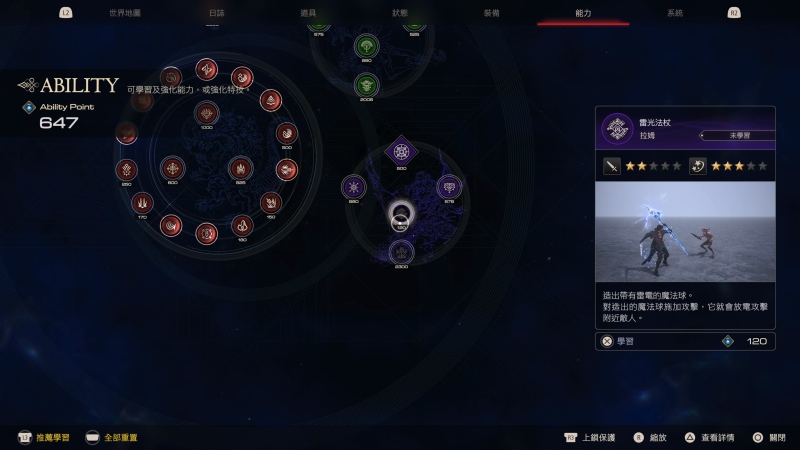Open the 狀態 tab

[400, 13]
